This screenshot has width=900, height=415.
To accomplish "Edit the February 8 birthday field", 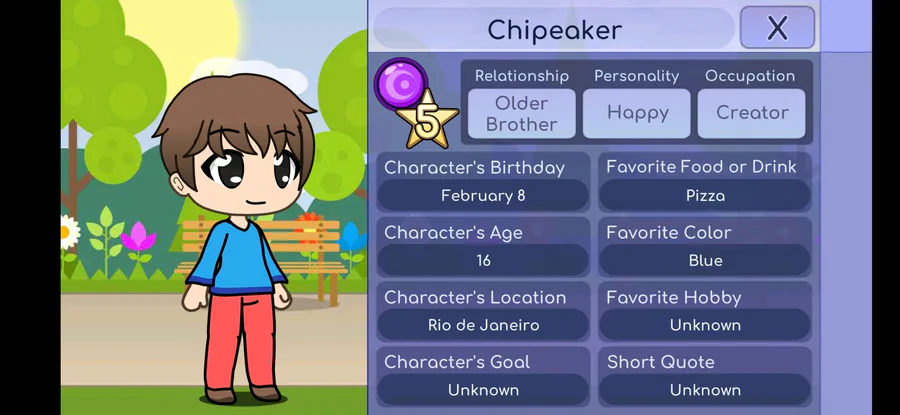I will 483,196.
